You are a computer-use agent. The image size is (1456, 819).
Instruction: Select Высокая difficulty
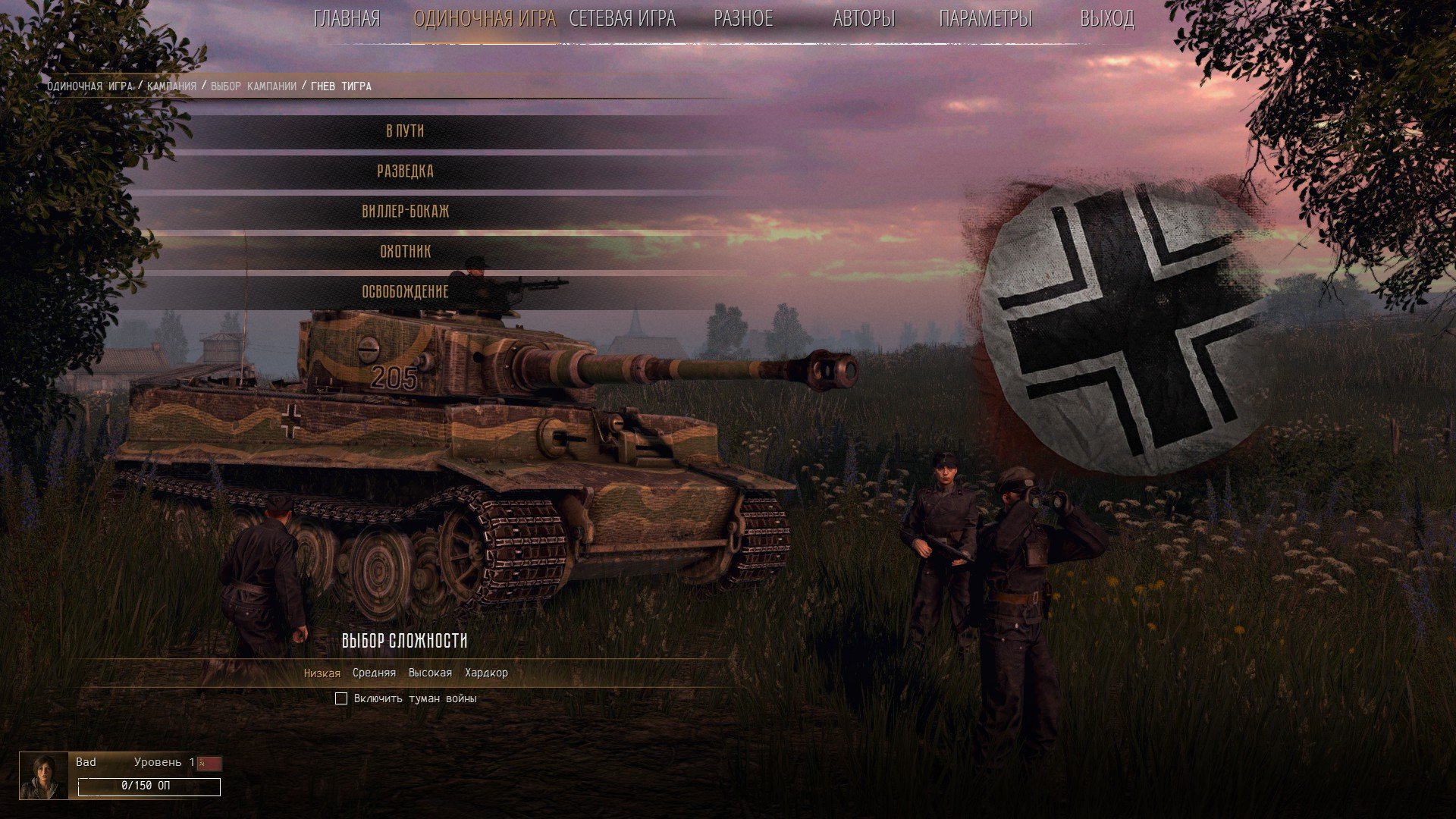pyautogui.click(x=430, y=673)
